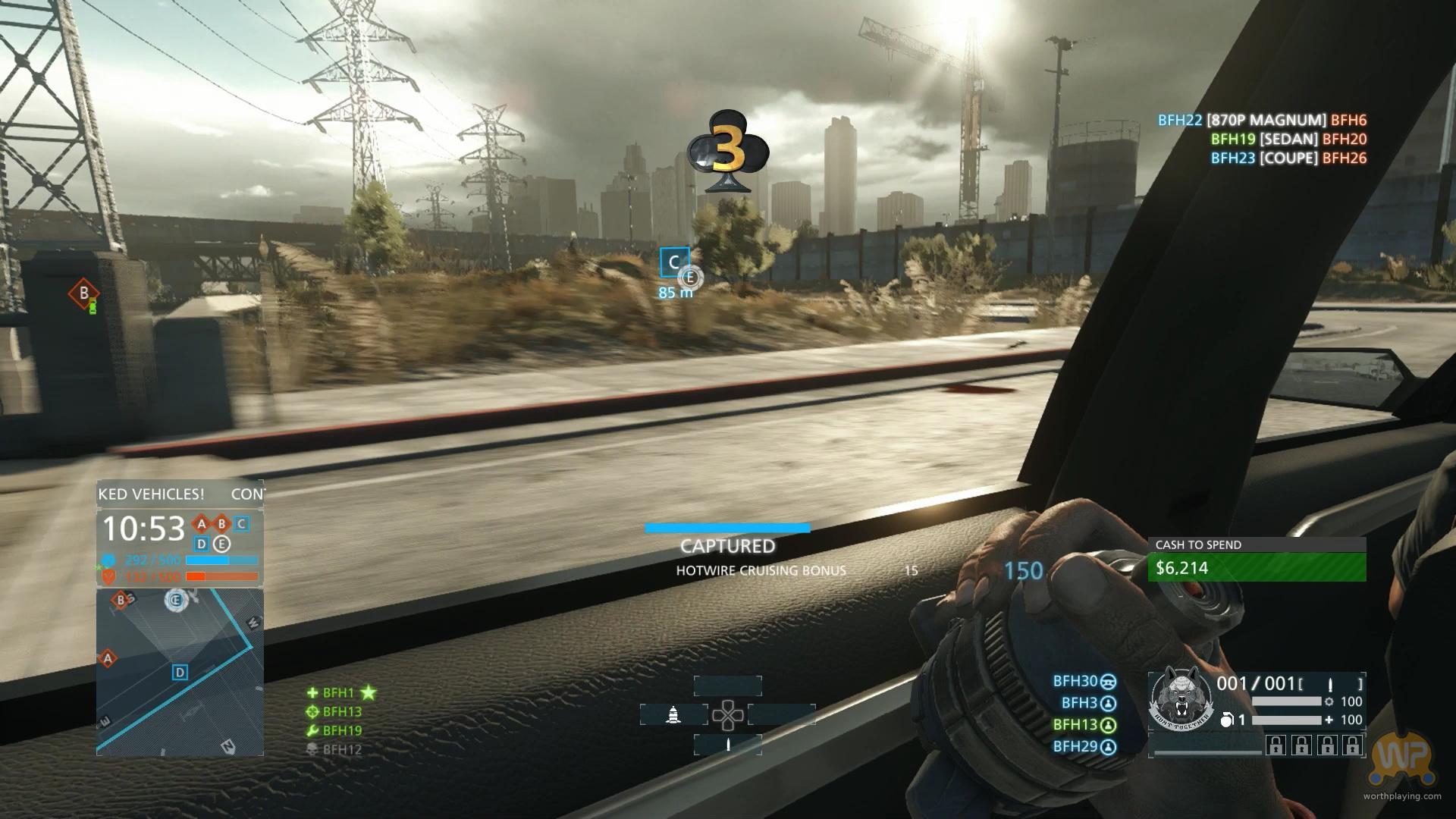Click objective C marker showing 85 m
The height and width of the screenshot is (819, 1456).
(674, 263)
